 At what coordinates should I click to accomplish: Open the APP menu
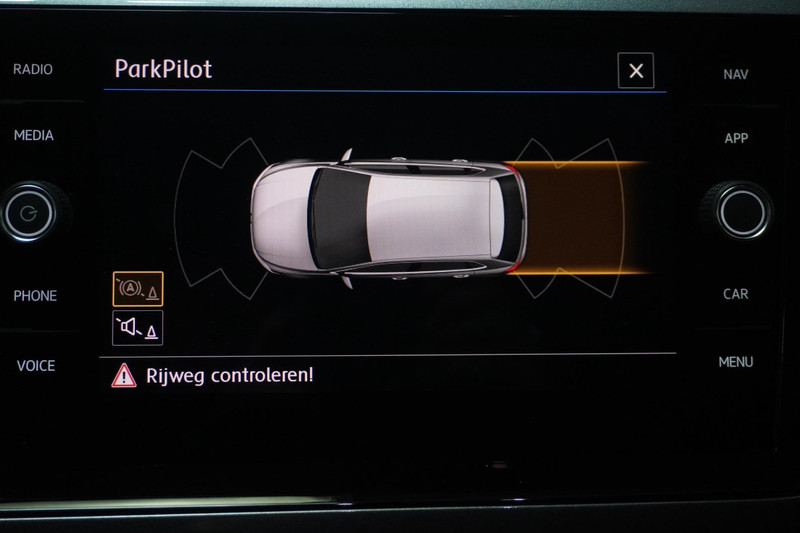click(736, 138)
